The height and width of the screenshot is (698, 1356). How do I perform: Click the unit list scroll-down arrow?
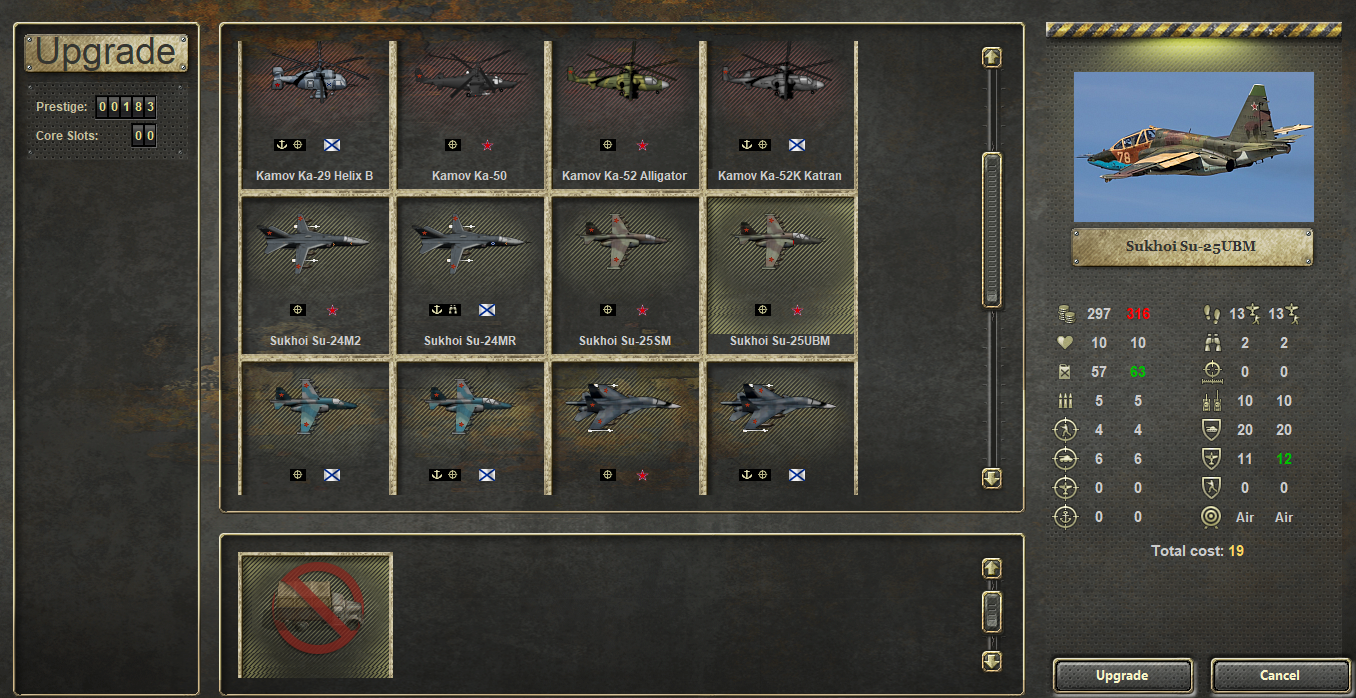tap(991, 478)
